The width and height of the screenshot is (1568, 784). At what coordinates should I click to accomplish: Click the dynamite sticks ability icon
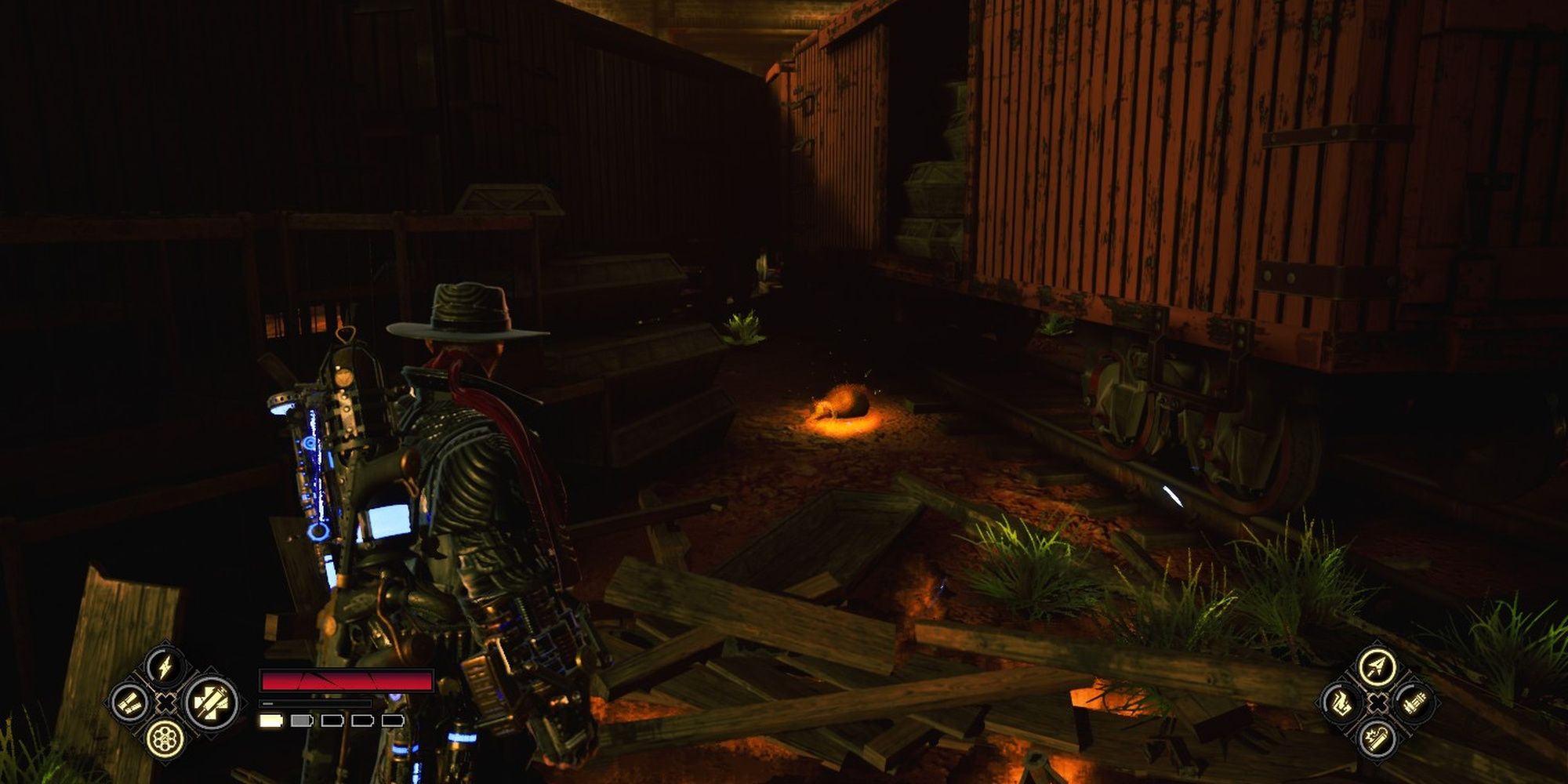(130, 702)
